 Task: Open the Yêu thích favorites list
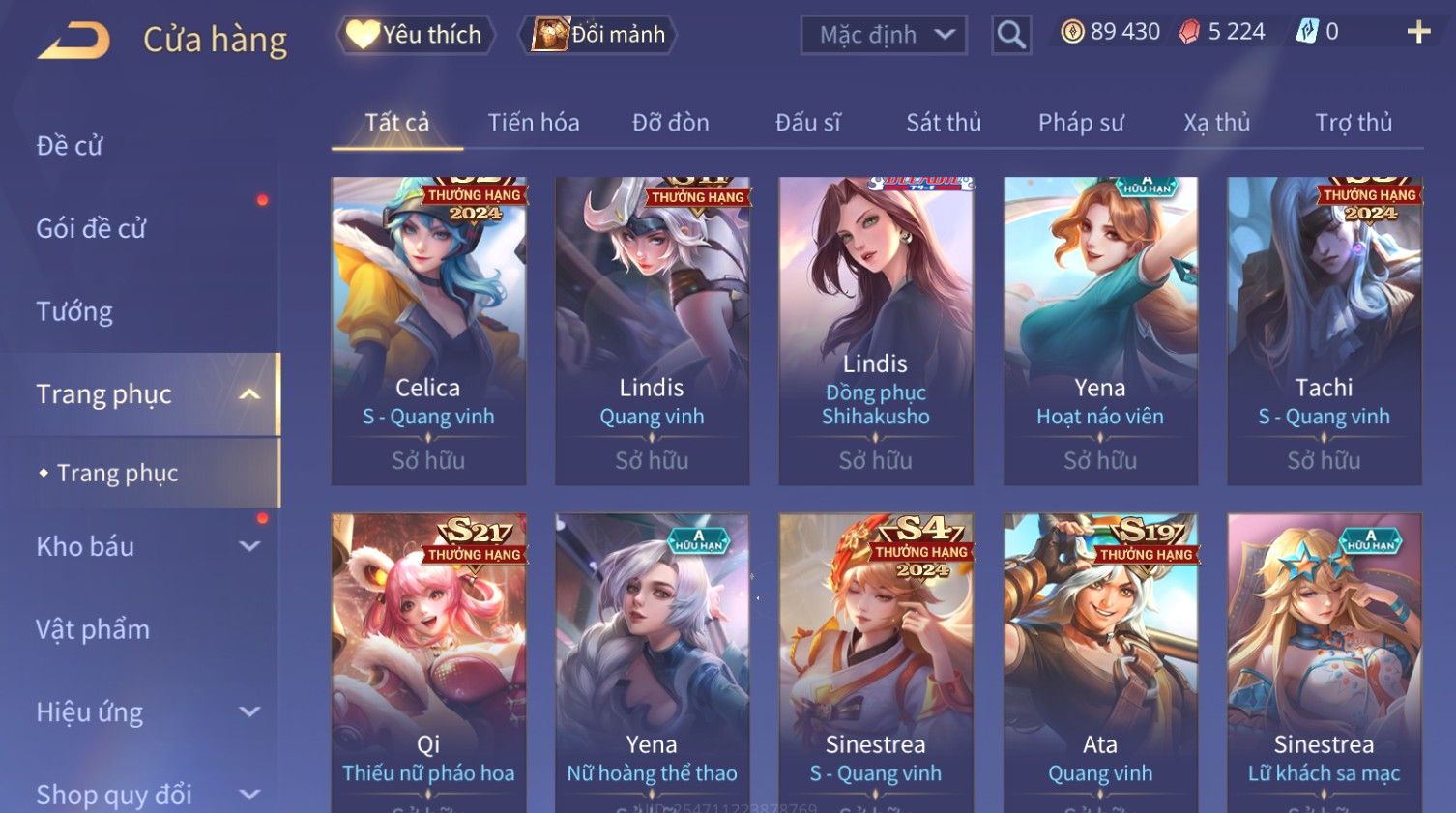416,35
